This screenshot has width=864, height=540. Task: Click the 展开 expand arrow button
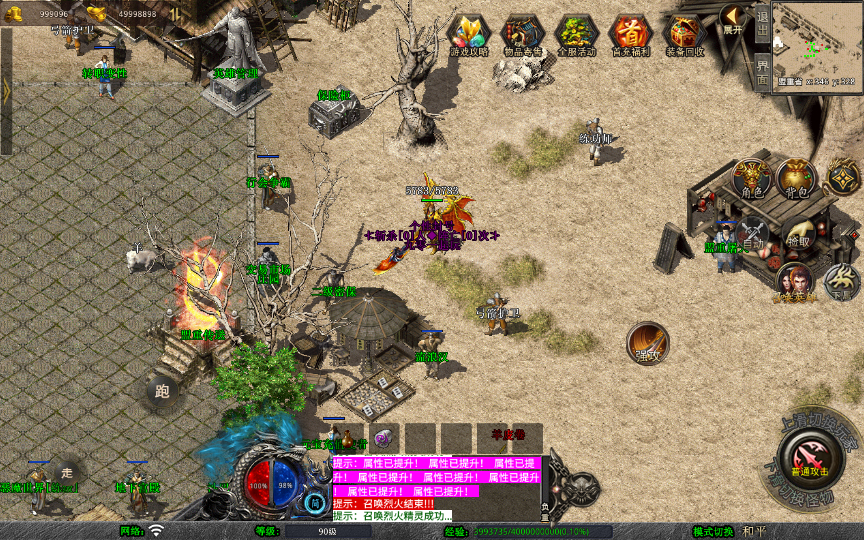point(733,19)
